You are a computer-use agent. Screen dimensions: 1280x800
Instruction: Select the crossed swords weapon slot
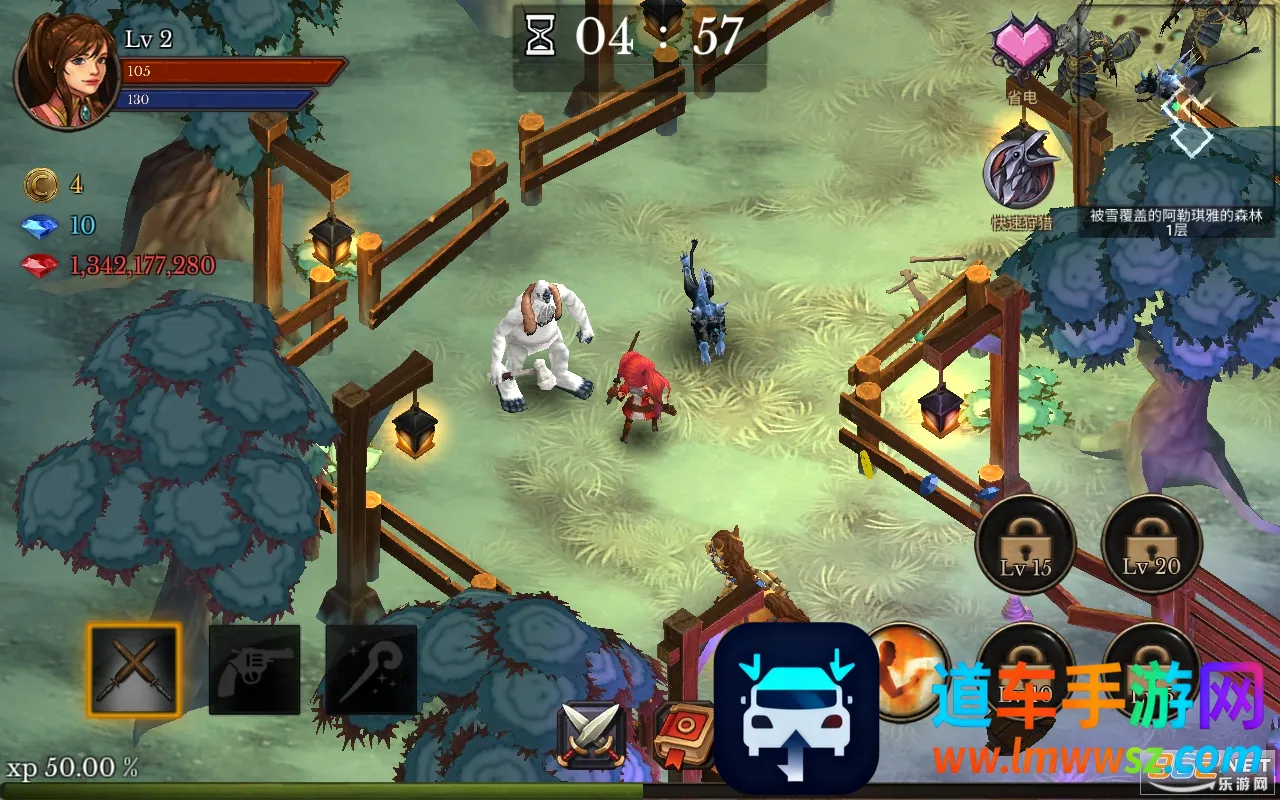(x=133, y=670)
